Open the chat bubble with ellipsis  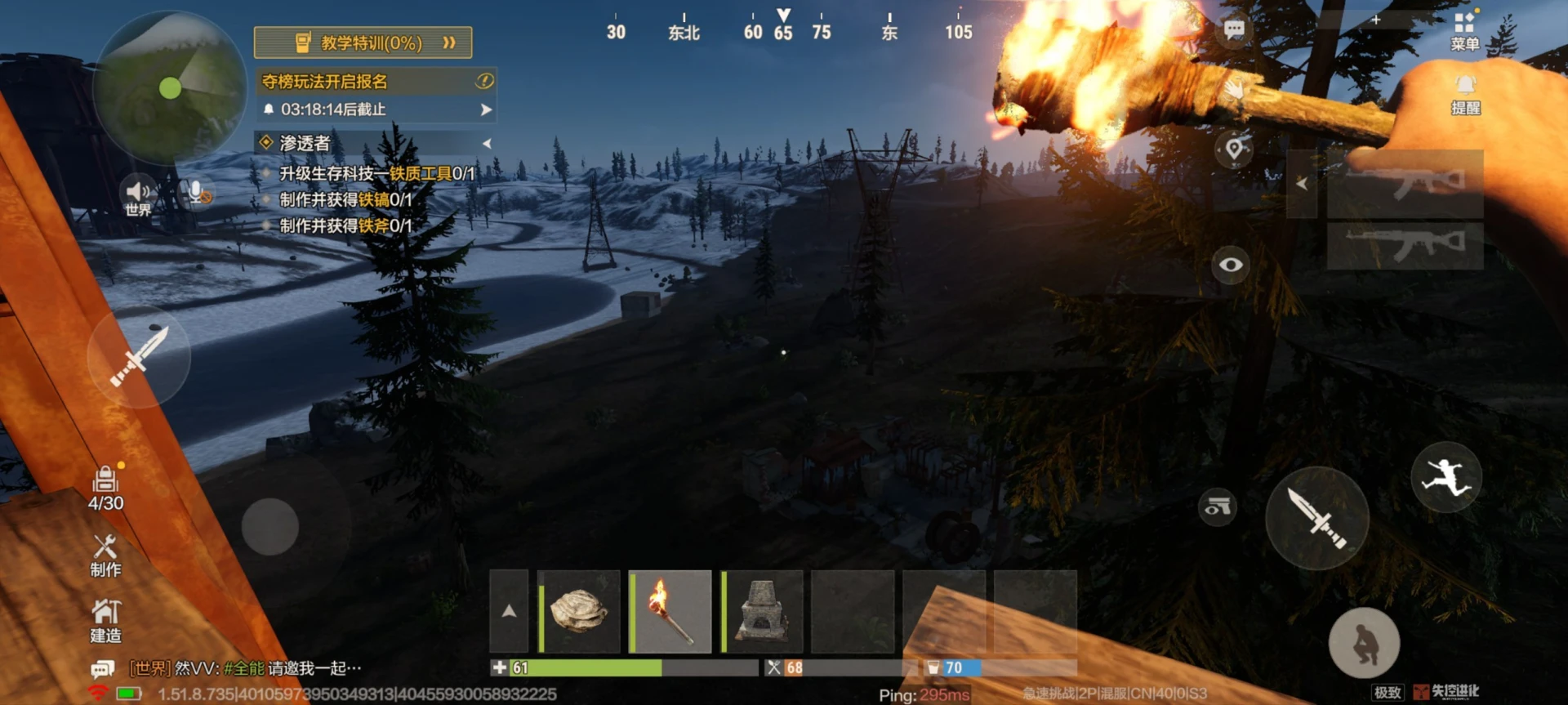[x=1234, y=31]
